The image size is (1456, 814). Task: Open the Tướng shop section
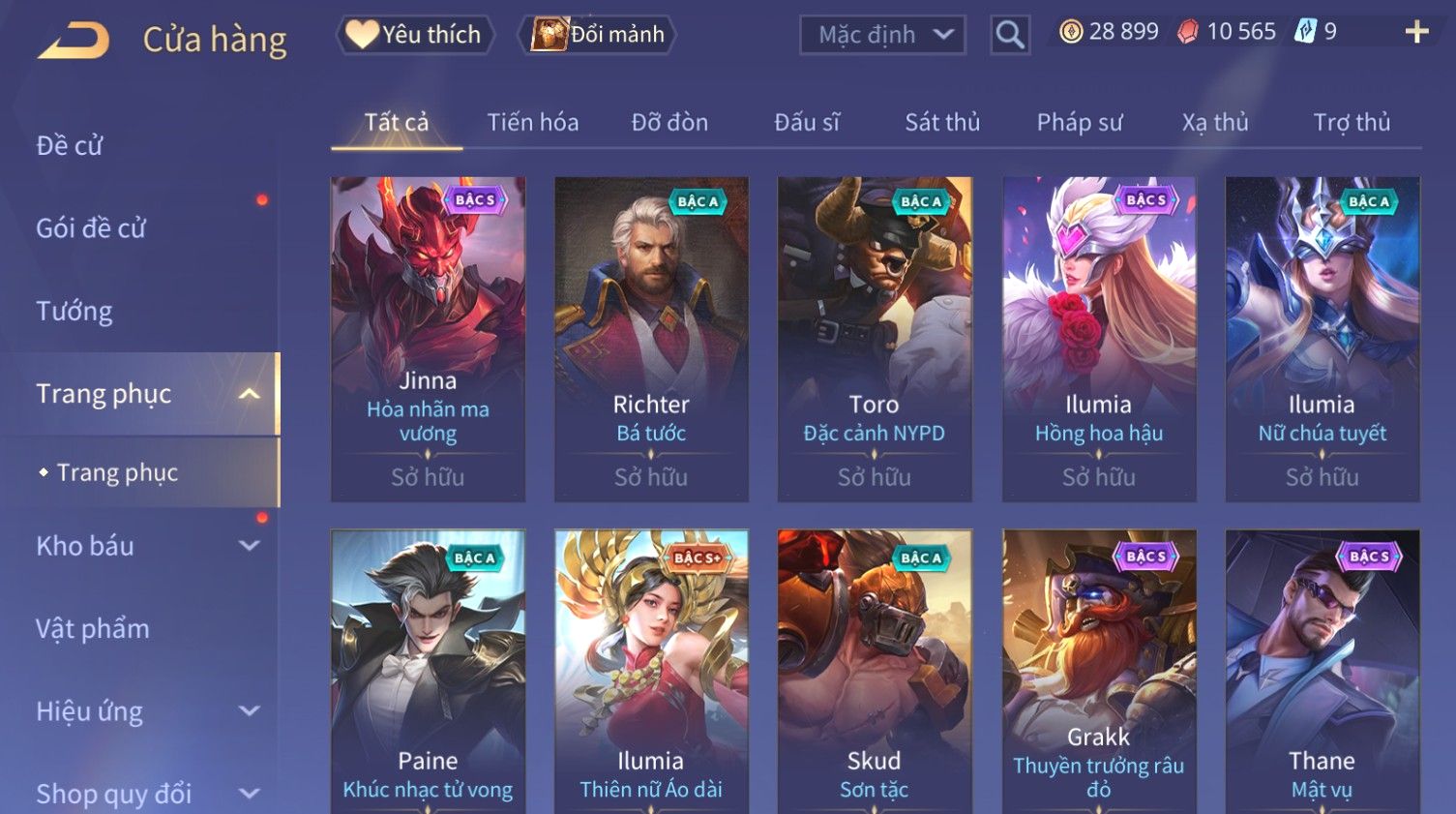click(x=74, y=312)
